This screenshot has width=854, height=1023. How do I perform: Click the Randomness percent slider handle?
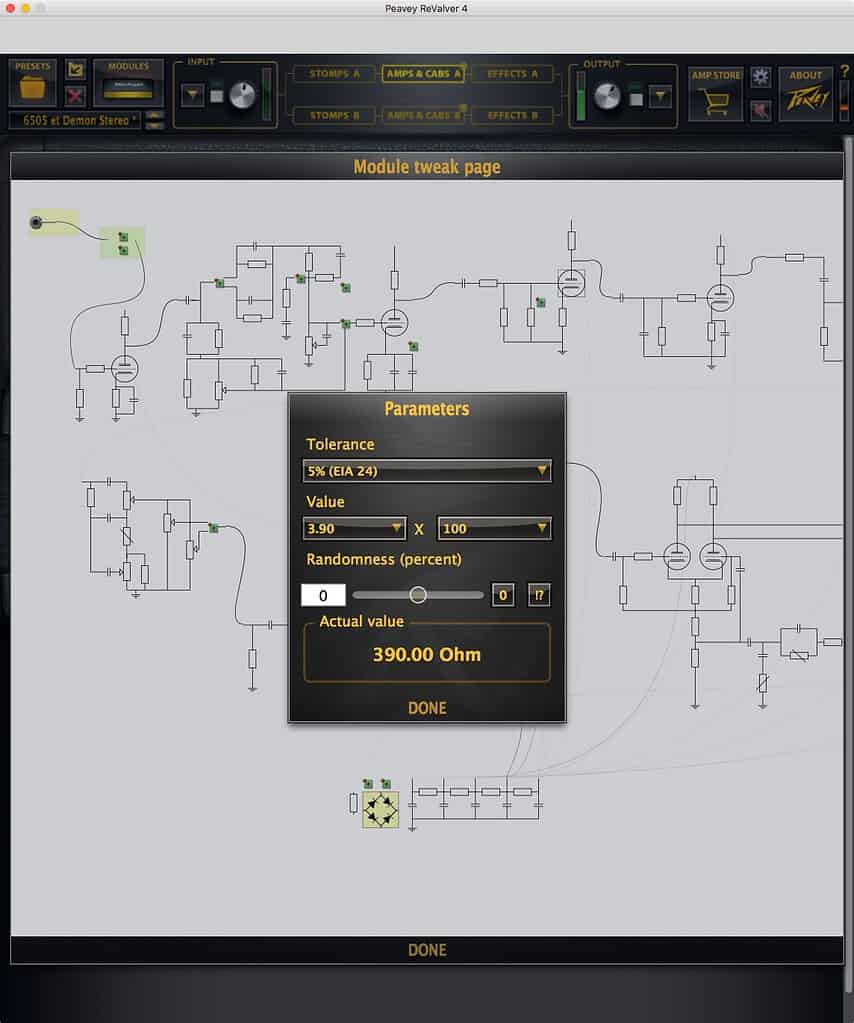418,595
